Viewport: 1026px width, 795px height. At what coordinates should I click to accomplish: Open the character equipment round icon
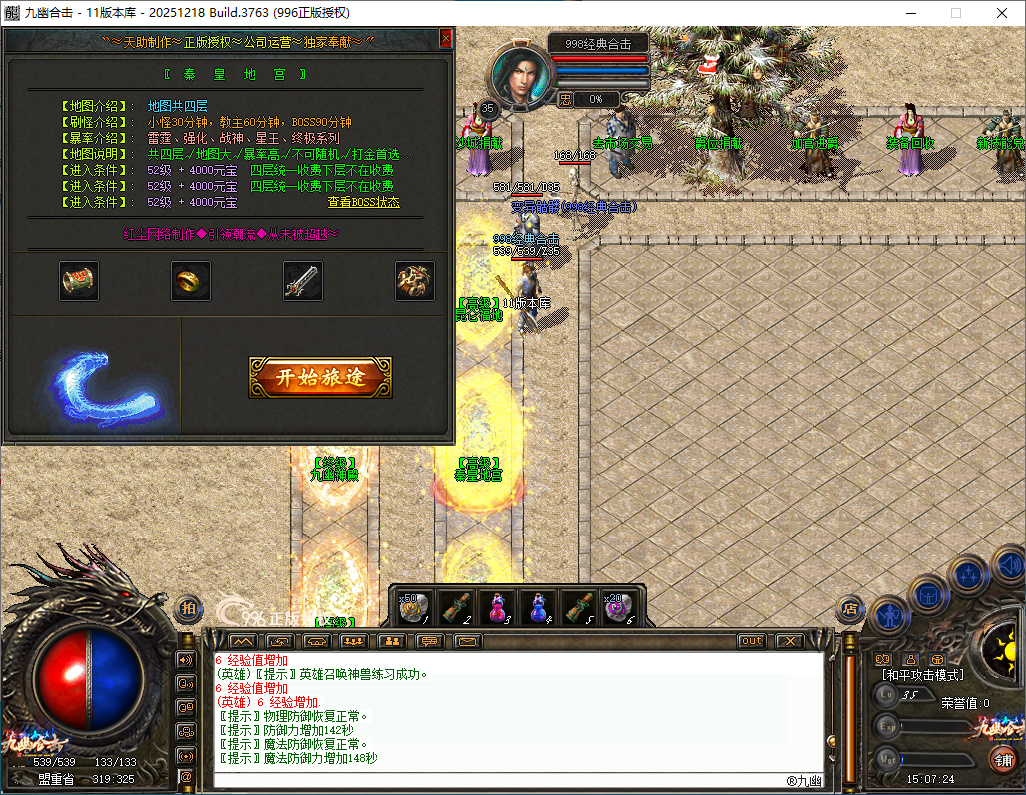point(889,614)
